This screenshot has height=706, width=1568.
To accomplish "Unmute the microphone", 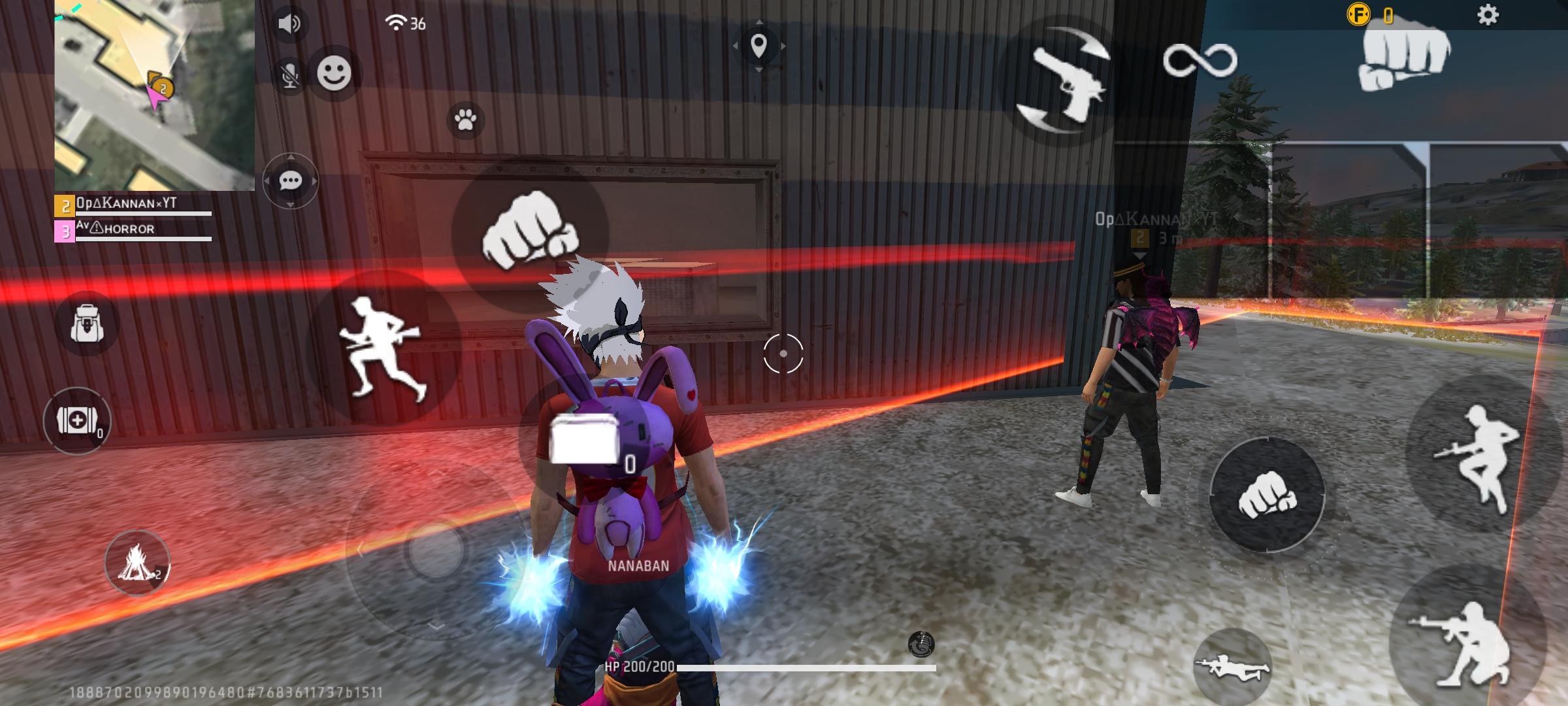I will click(x=289, y=76).
